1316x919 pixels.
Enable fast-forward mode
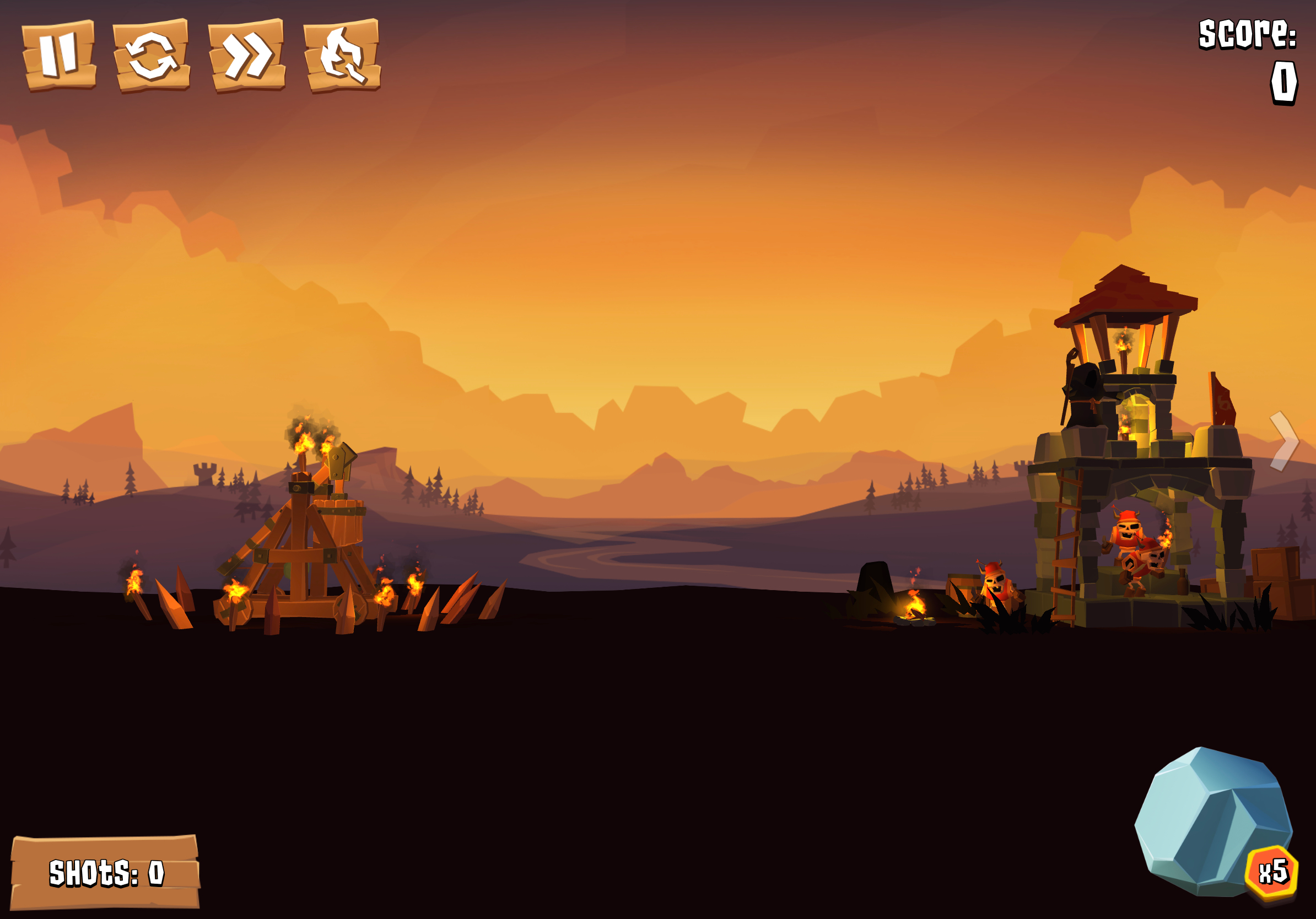pos(246,56)
